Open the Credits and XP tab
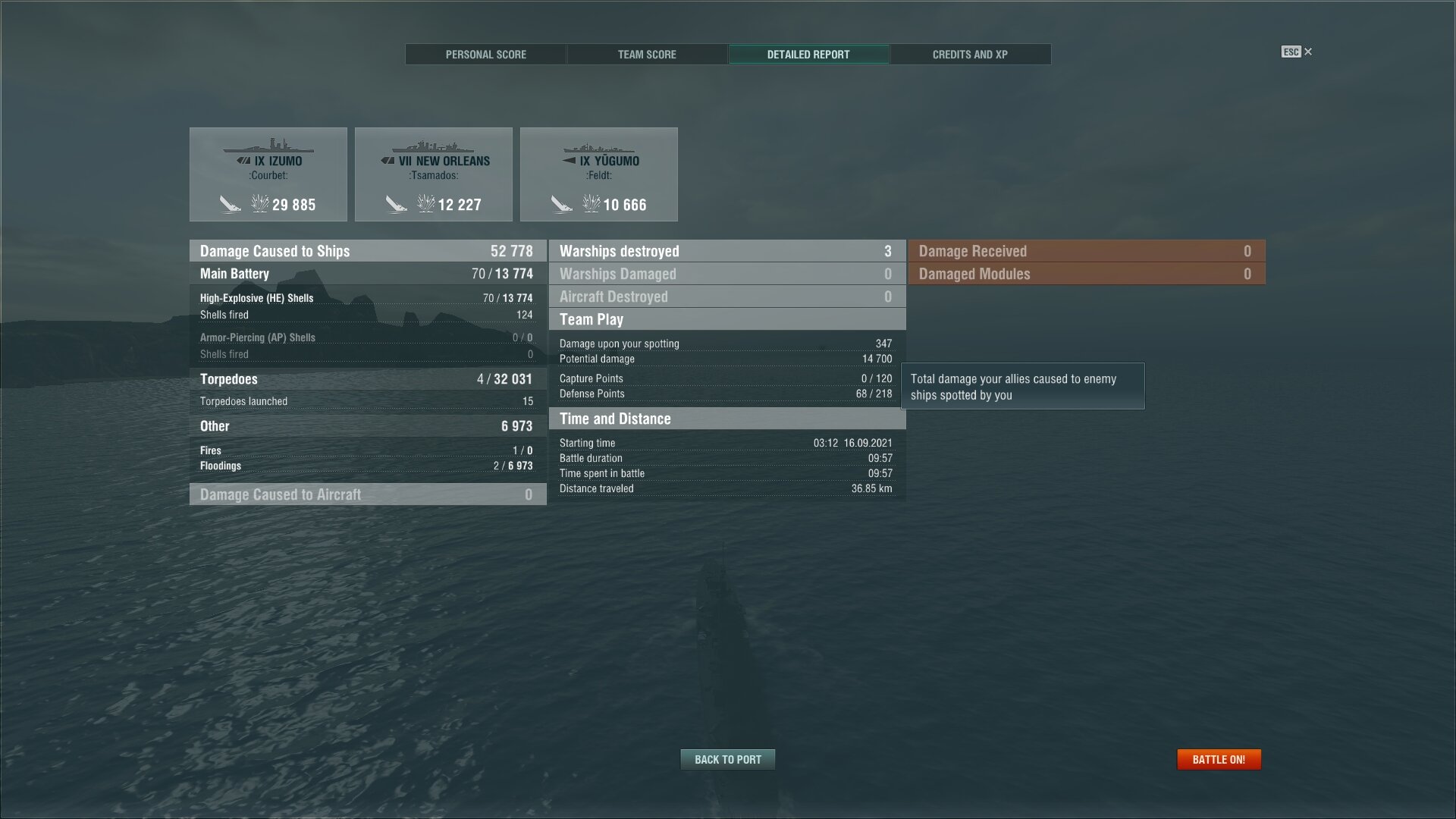The image size is (1456, 819). click(970, 54)
